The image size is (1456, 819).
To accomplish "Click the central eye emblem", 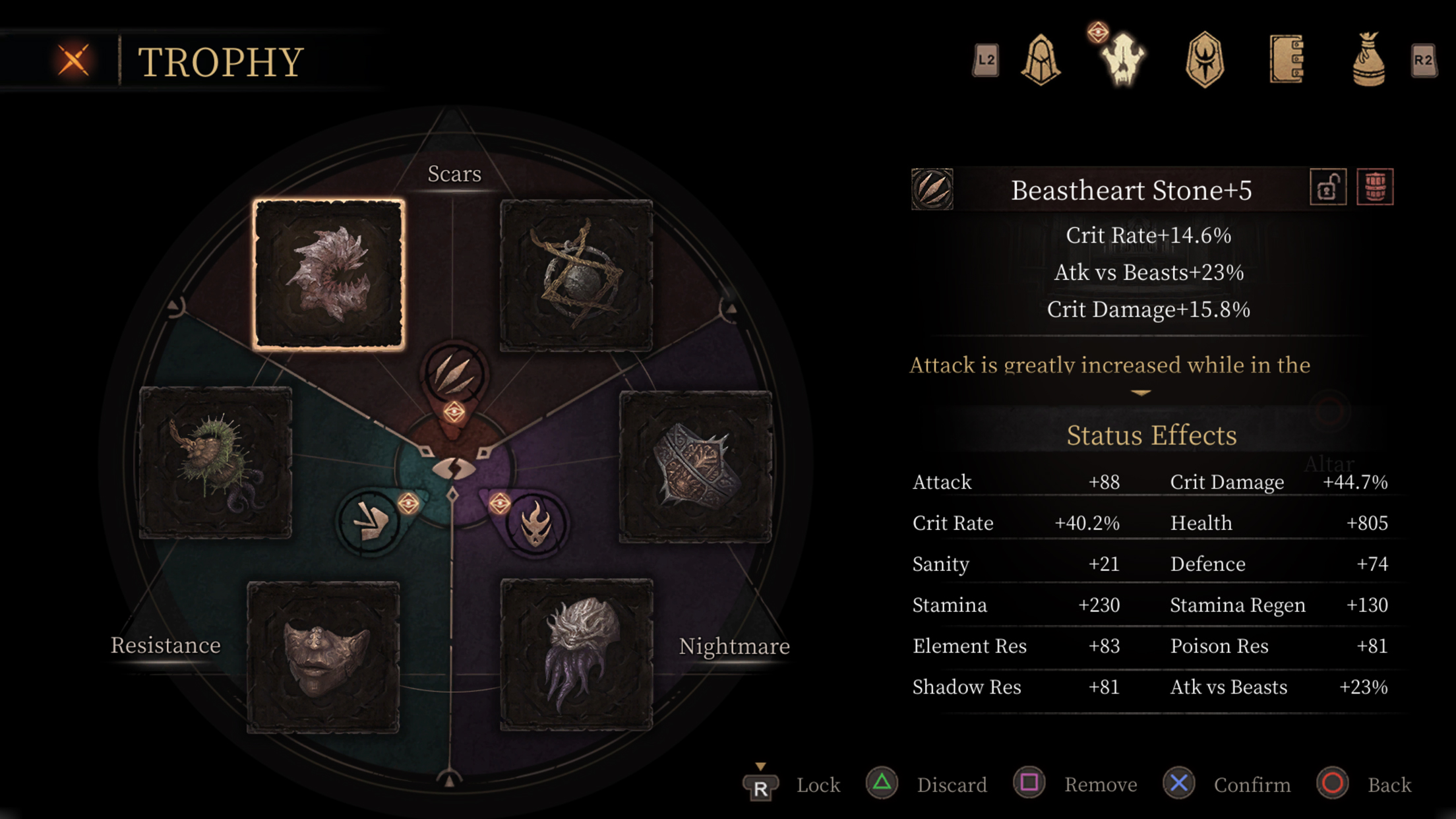I will click(x=454, y=469).
